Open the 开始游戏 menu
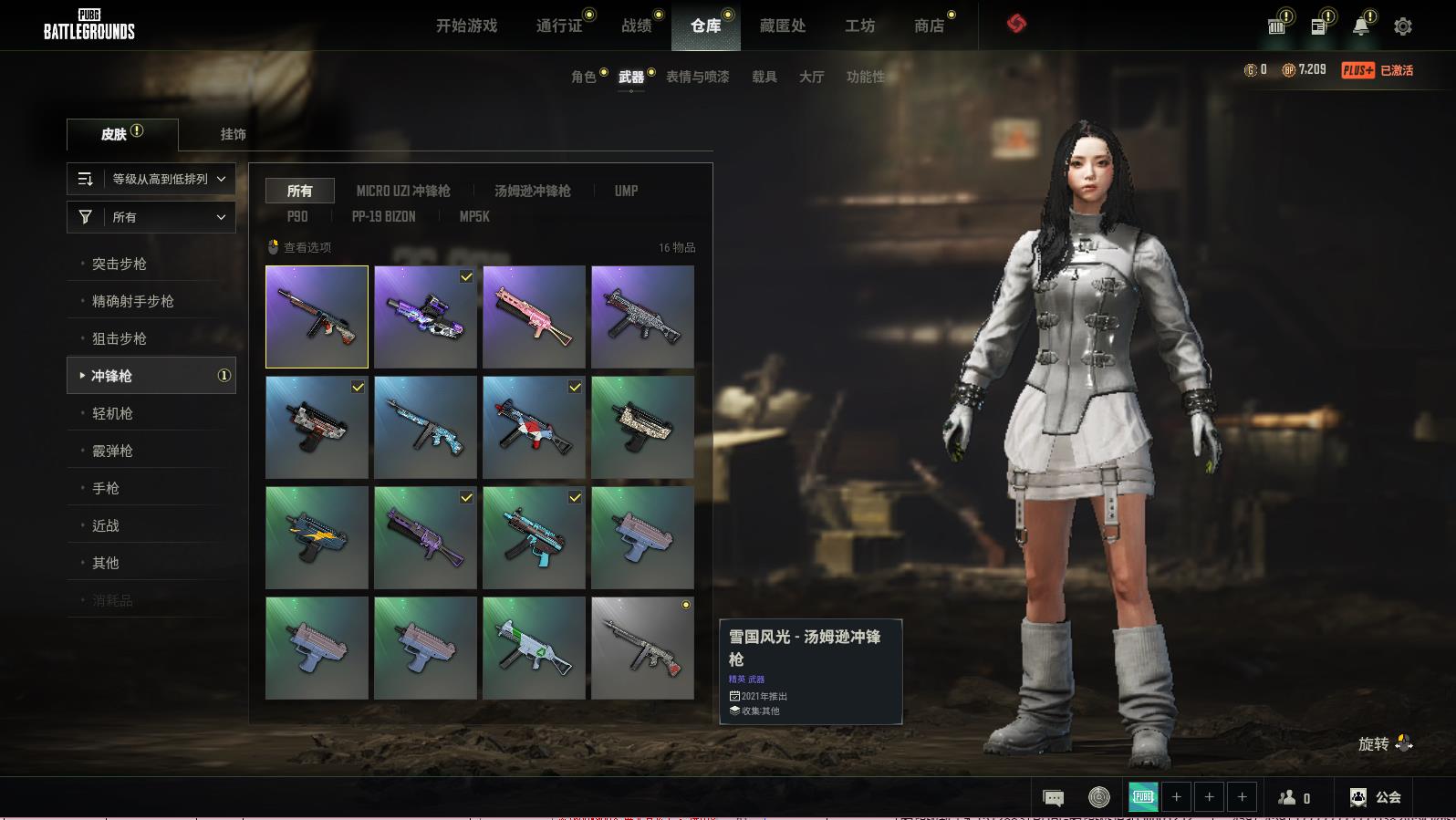Screen dimensions: 1456x820 (x=466, y=26)
